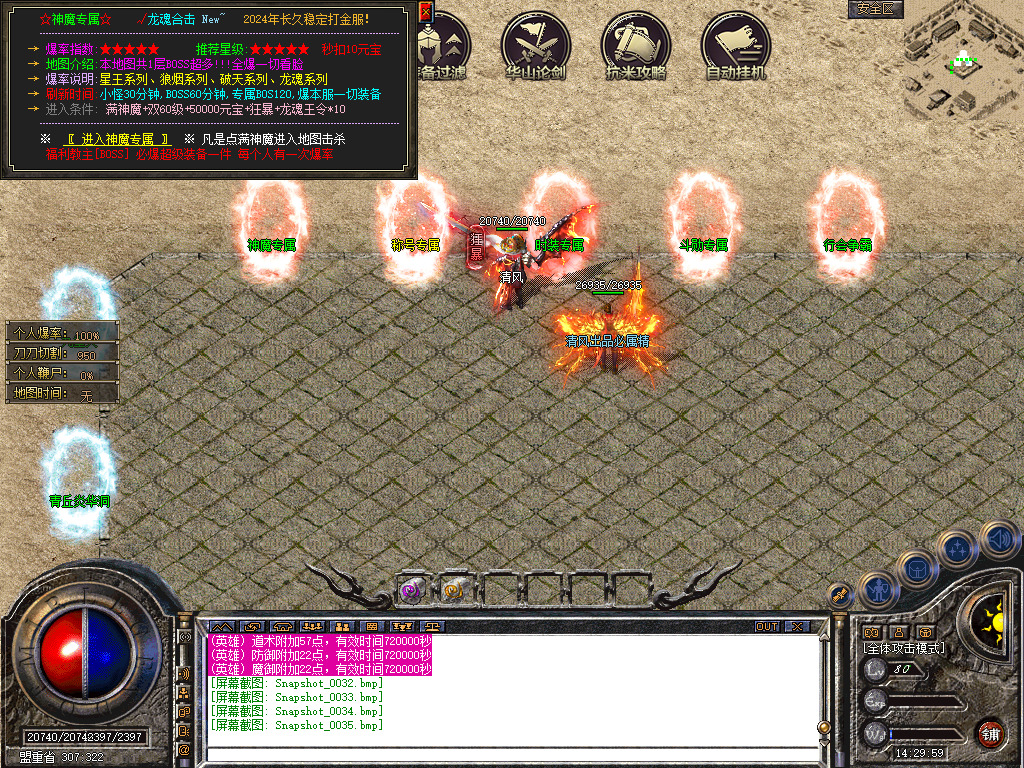Open the bag round button
Viewport: 1024px width, 768px height.
pos(917,569)
